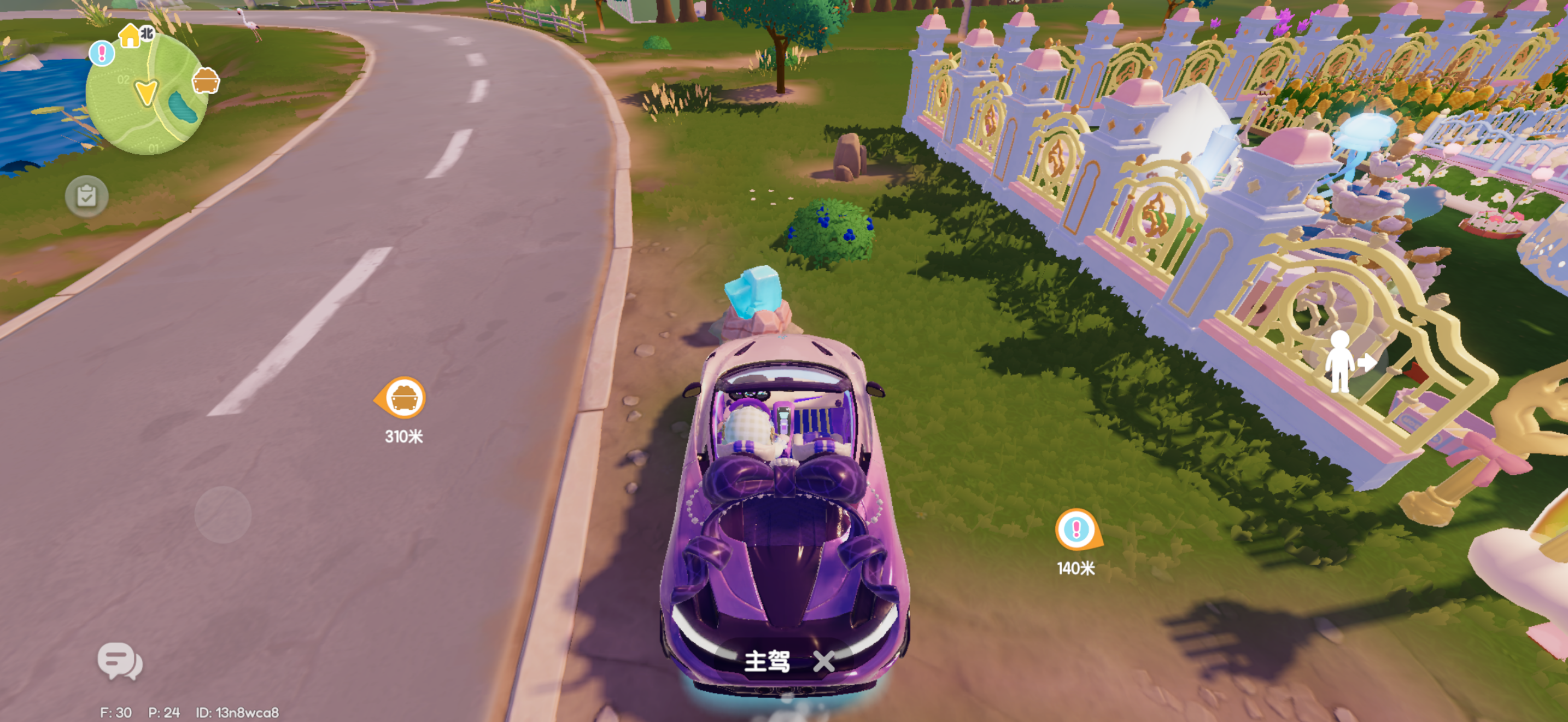Select the 主驾 seat label
This screenshot has height=722, width=1568.
pos(768,663)
